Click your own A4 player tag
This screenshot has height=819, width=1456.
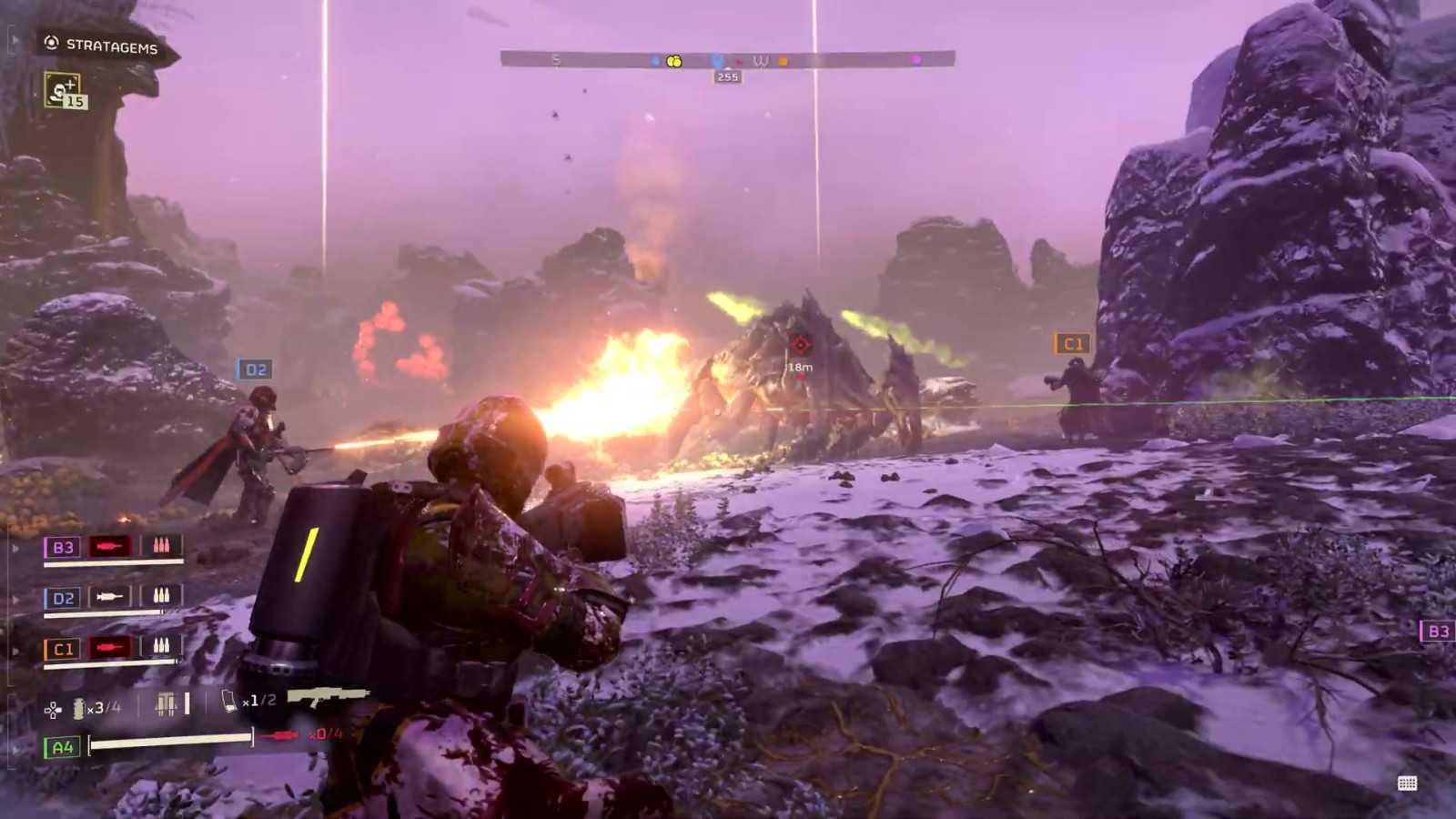point(62,747)
